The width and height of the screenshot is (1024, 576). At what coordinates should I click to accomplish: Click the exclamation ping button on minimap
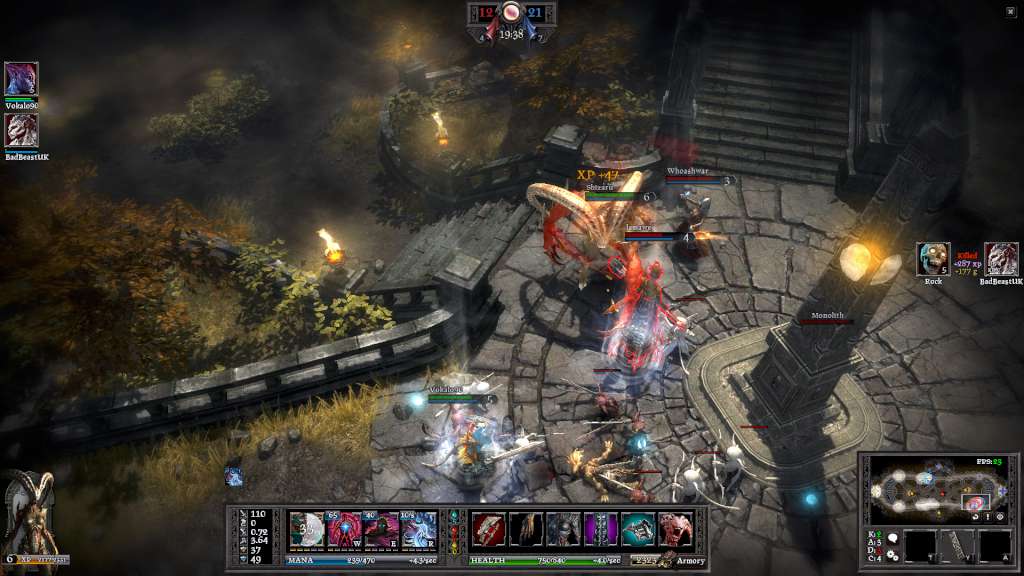(988, 517)
